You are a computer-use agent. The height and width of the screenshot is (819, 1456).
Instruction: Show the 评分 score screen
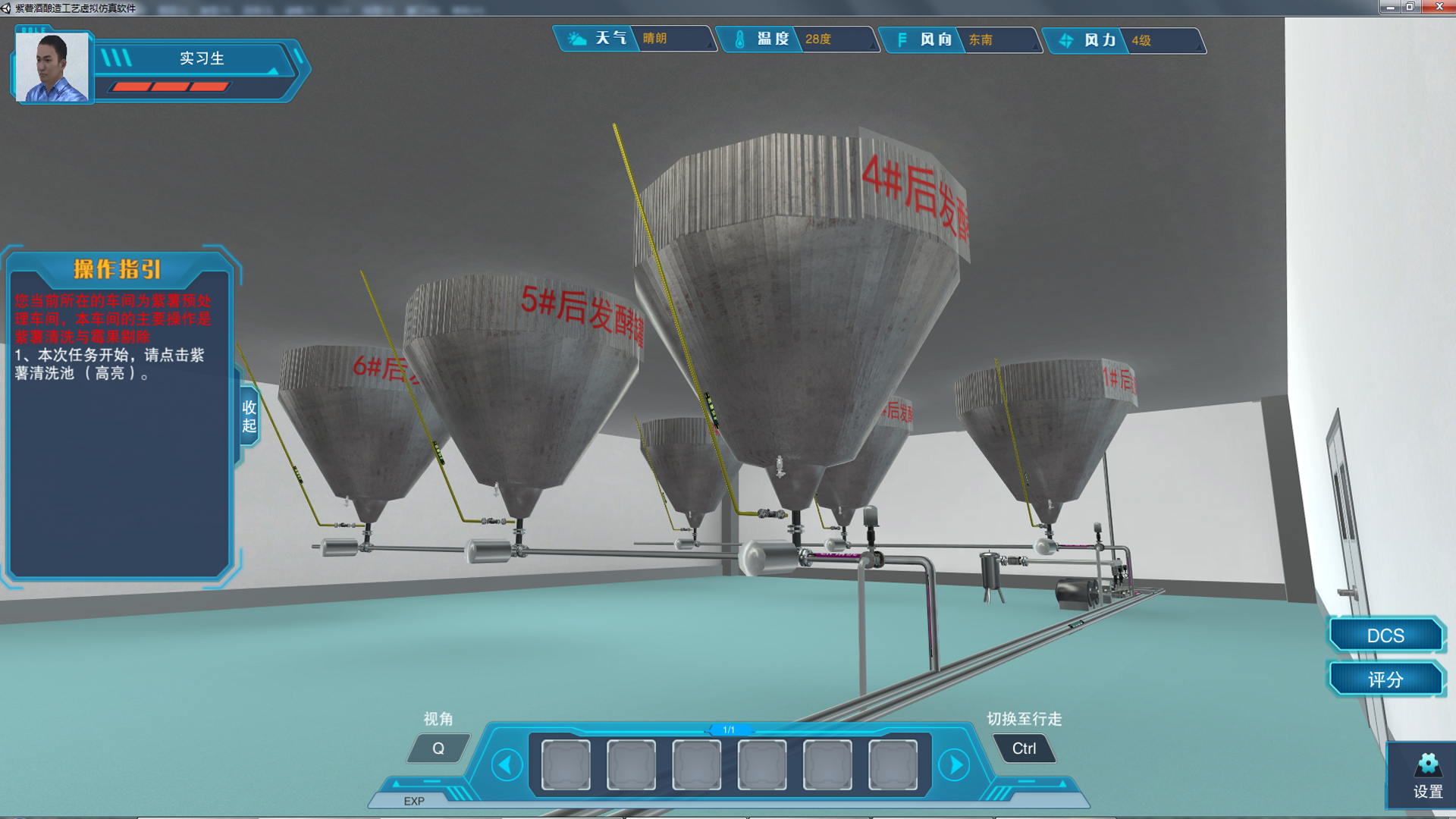[x=1385, y=679]
